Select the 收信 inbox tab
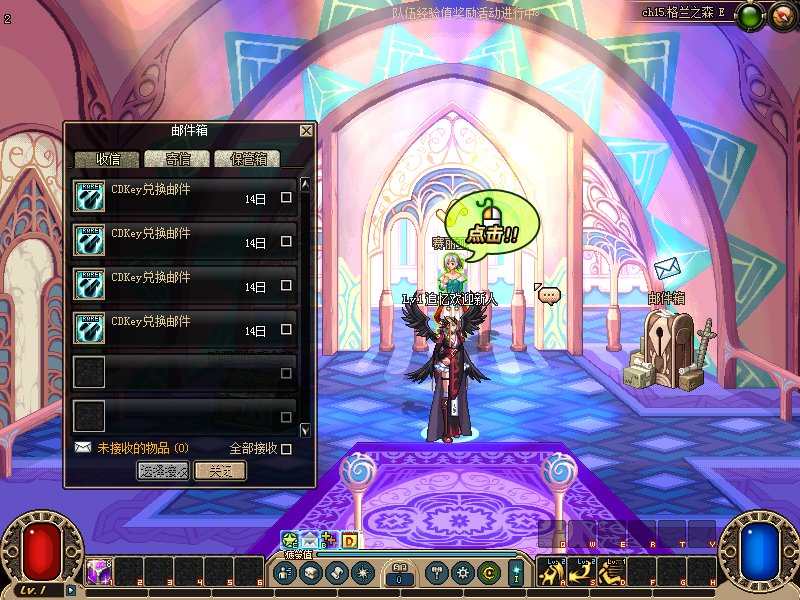Image resolution: width=800 pixels, height=600 pixels. [108, 159]
